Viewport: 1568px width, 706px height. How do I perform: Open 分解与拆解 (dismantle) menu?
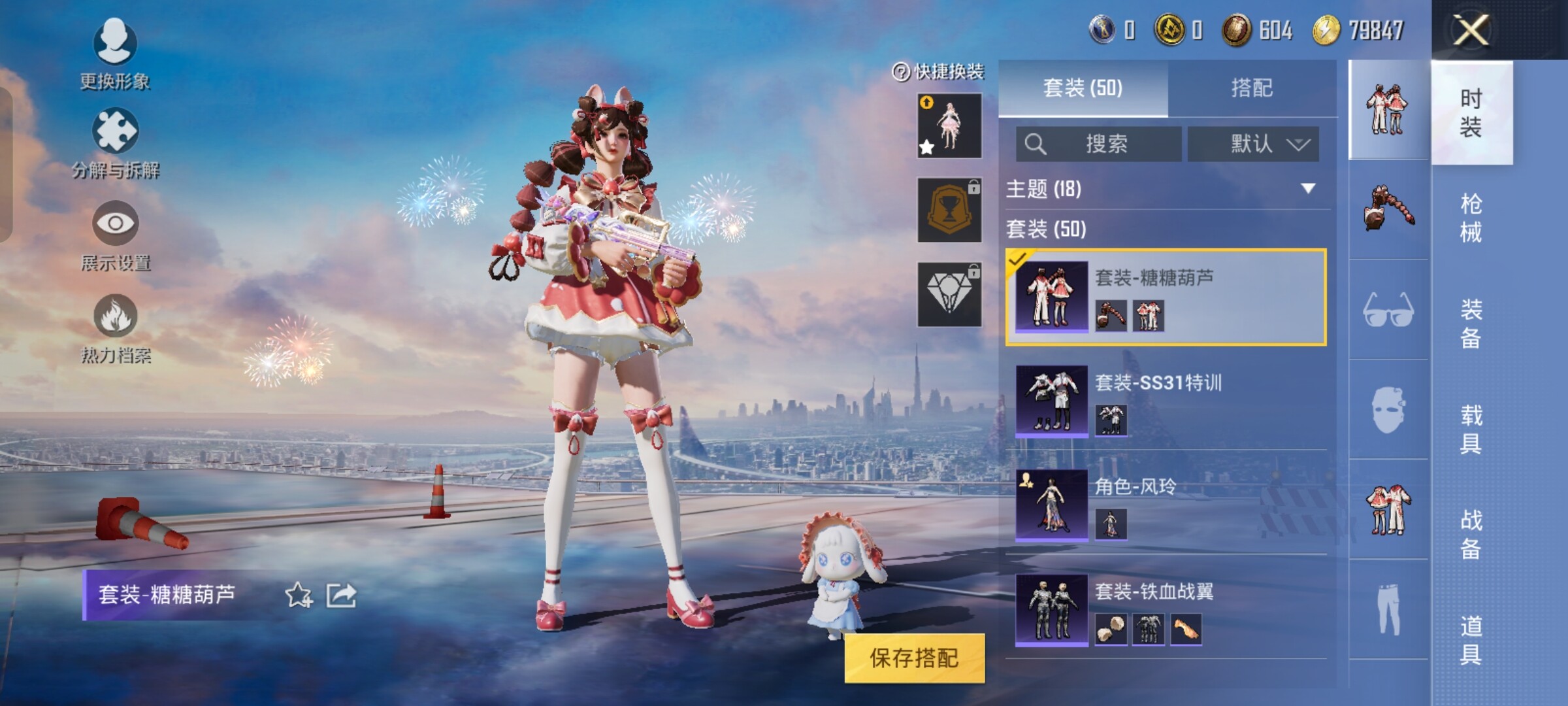click(x=115, y=144)
